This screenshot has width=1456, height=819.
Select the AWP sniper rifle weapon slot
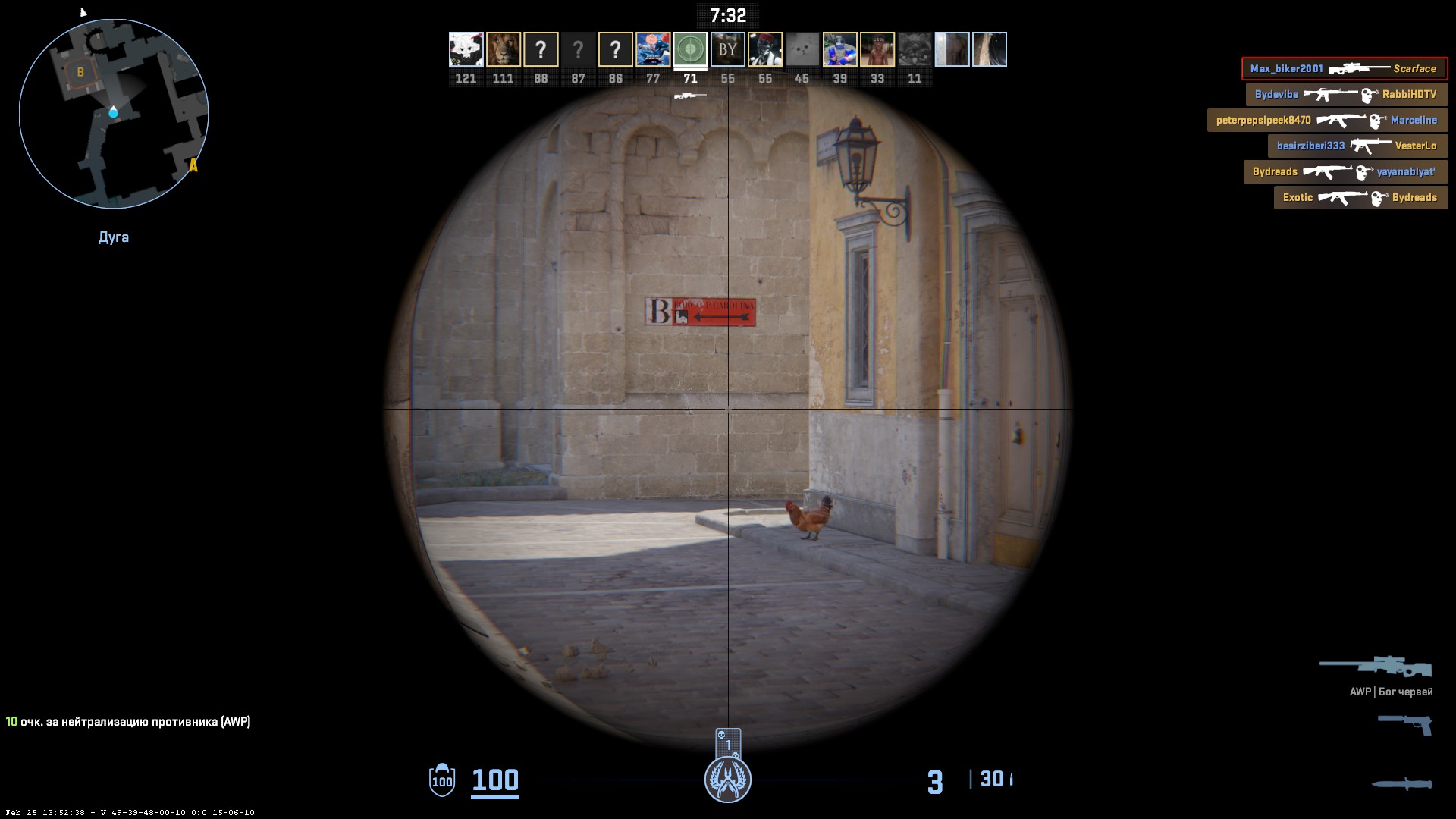[x=1376, y=667]
